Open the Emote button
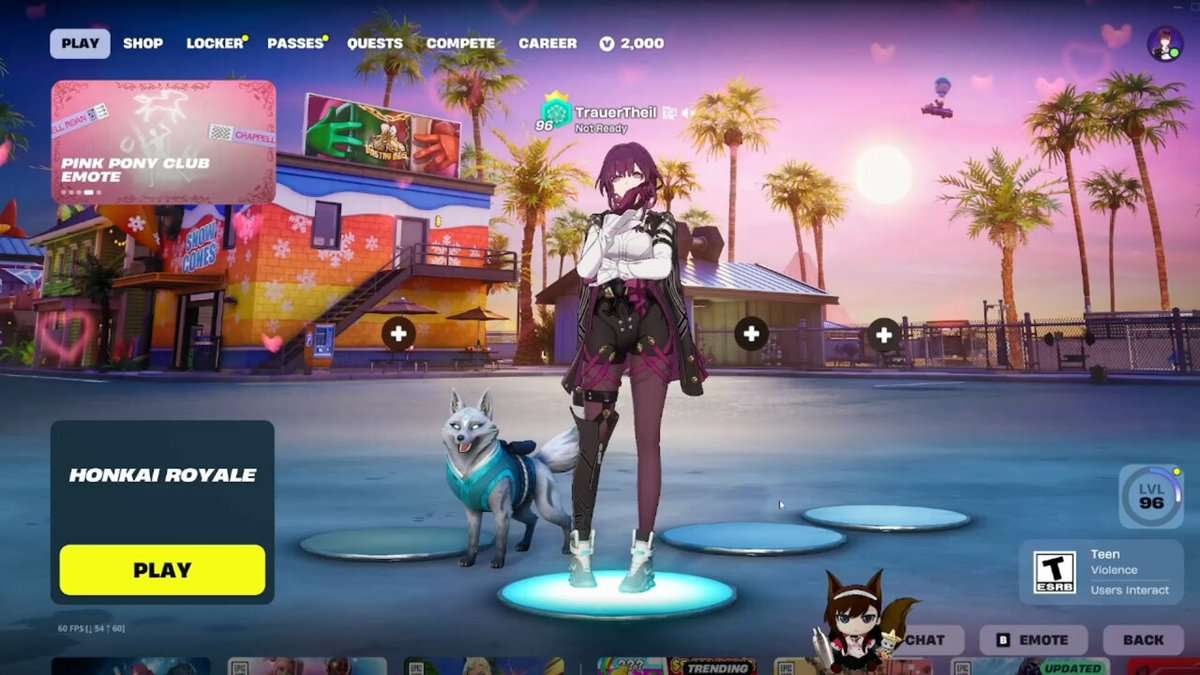Screen dimensions: 1200x675 tap(1035, 640)
